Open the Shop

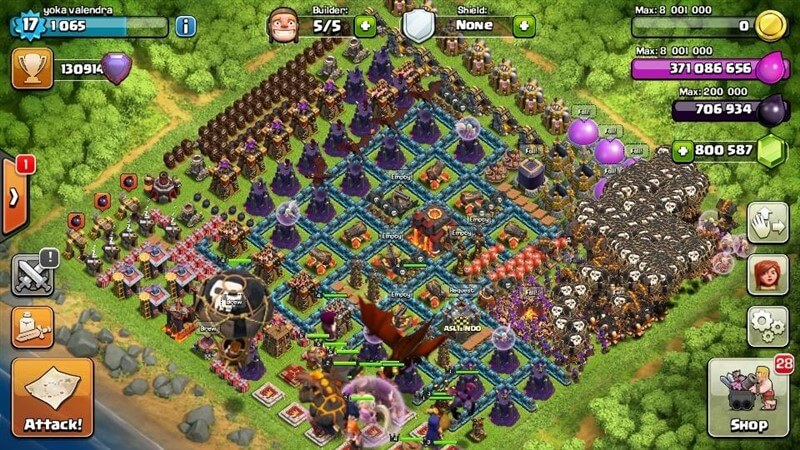click(748, 399)
